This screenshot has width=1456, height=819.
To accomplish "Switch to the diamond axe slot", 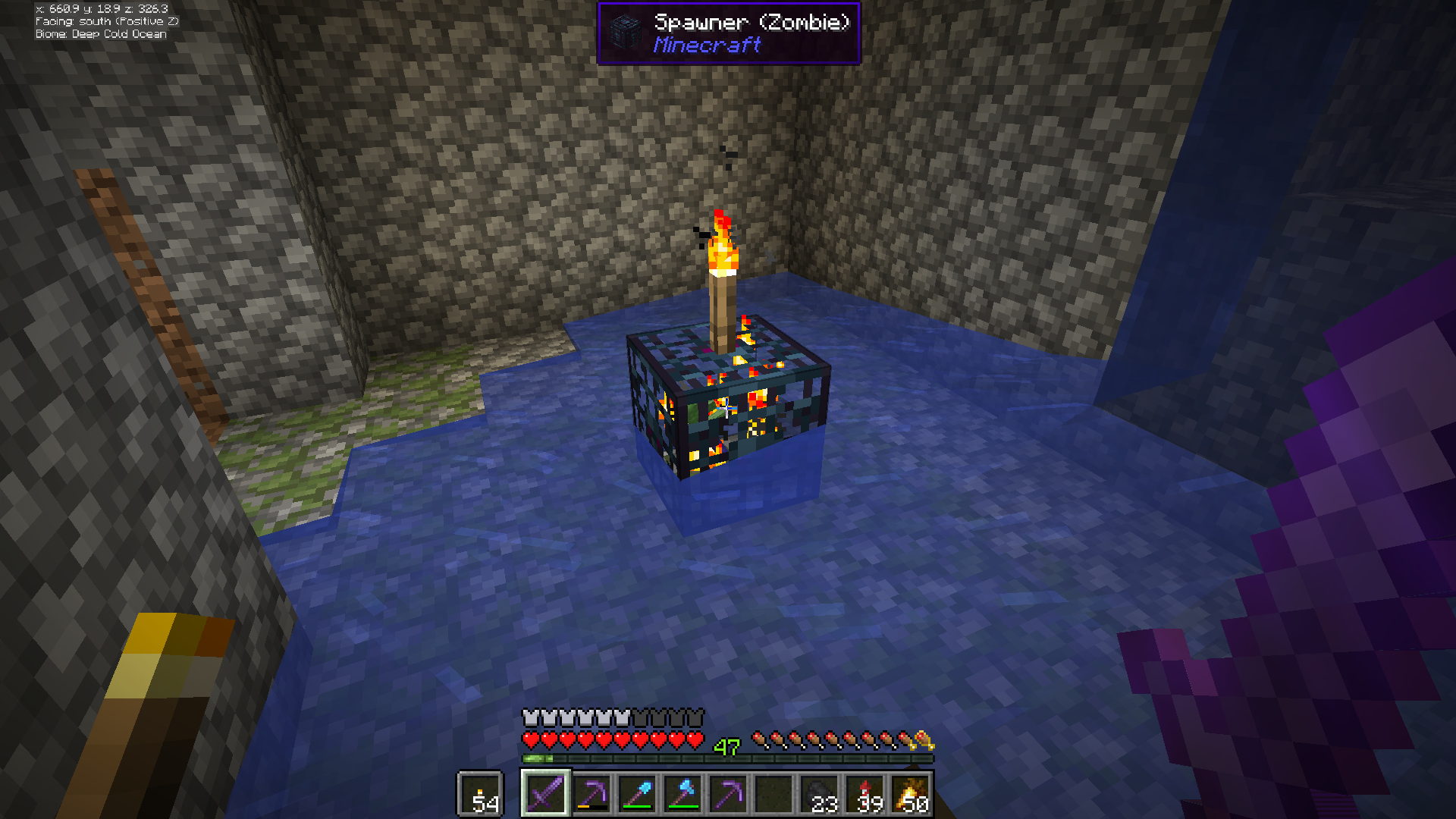I will click(x=682, y=794).
